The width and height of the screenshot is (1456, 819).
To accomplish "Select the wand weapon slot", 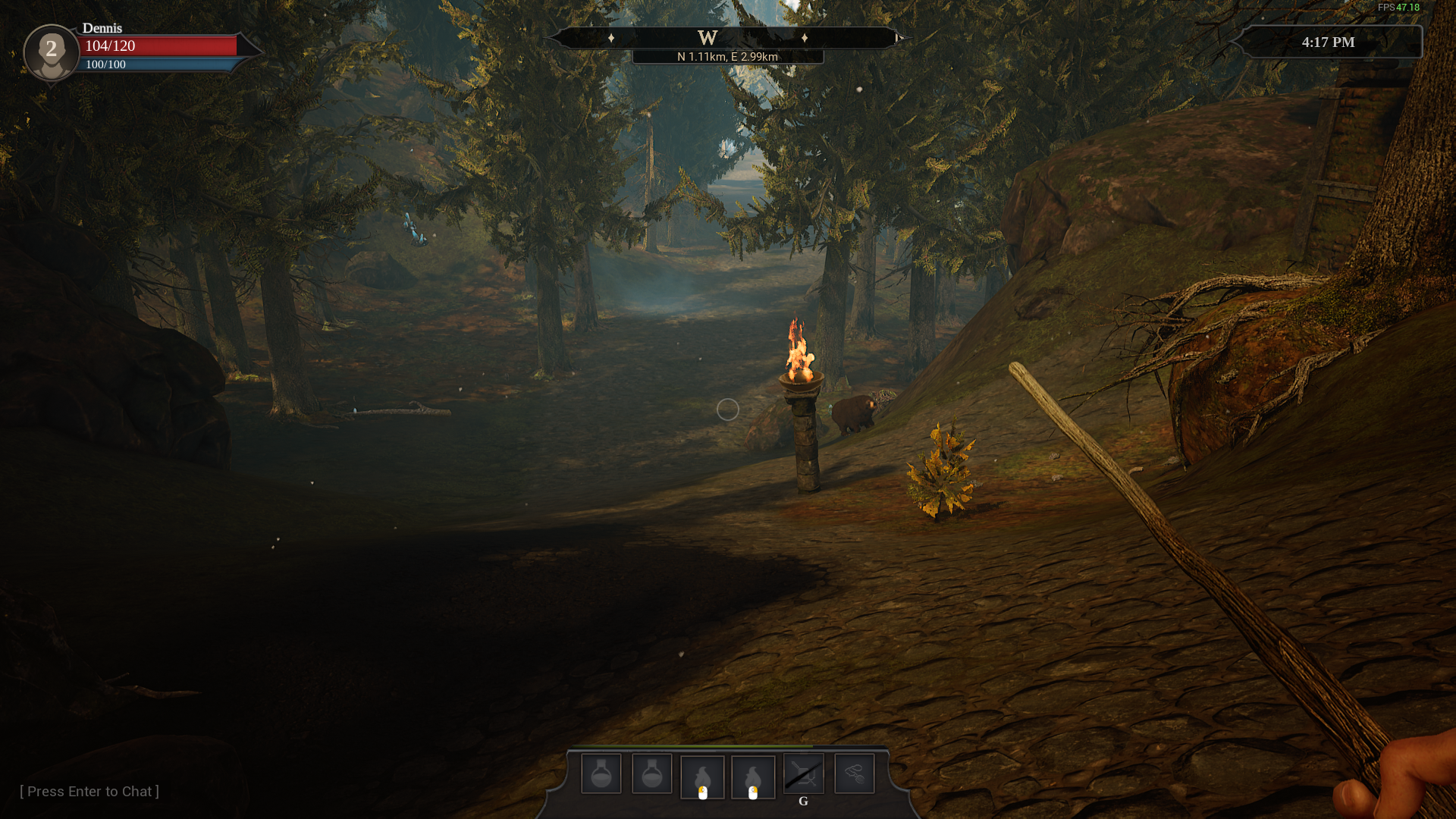I will (803, 774).
